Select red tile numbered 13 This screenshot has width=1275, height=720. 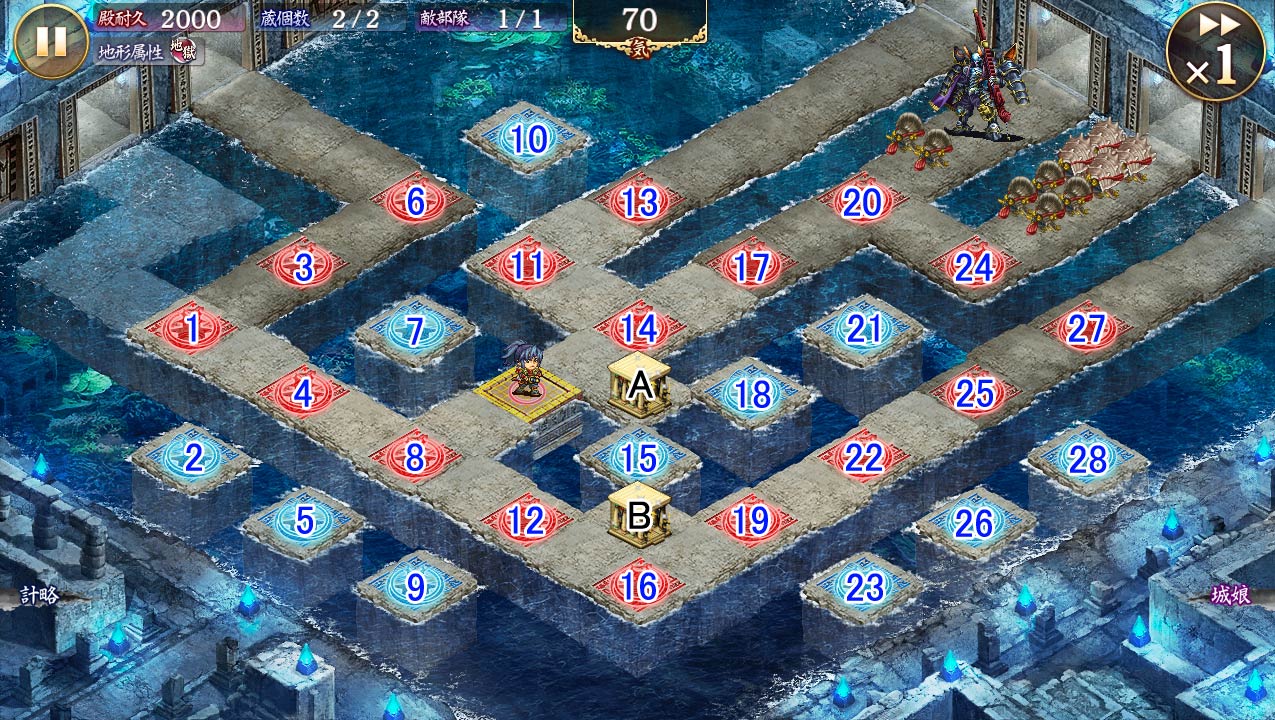640,203
